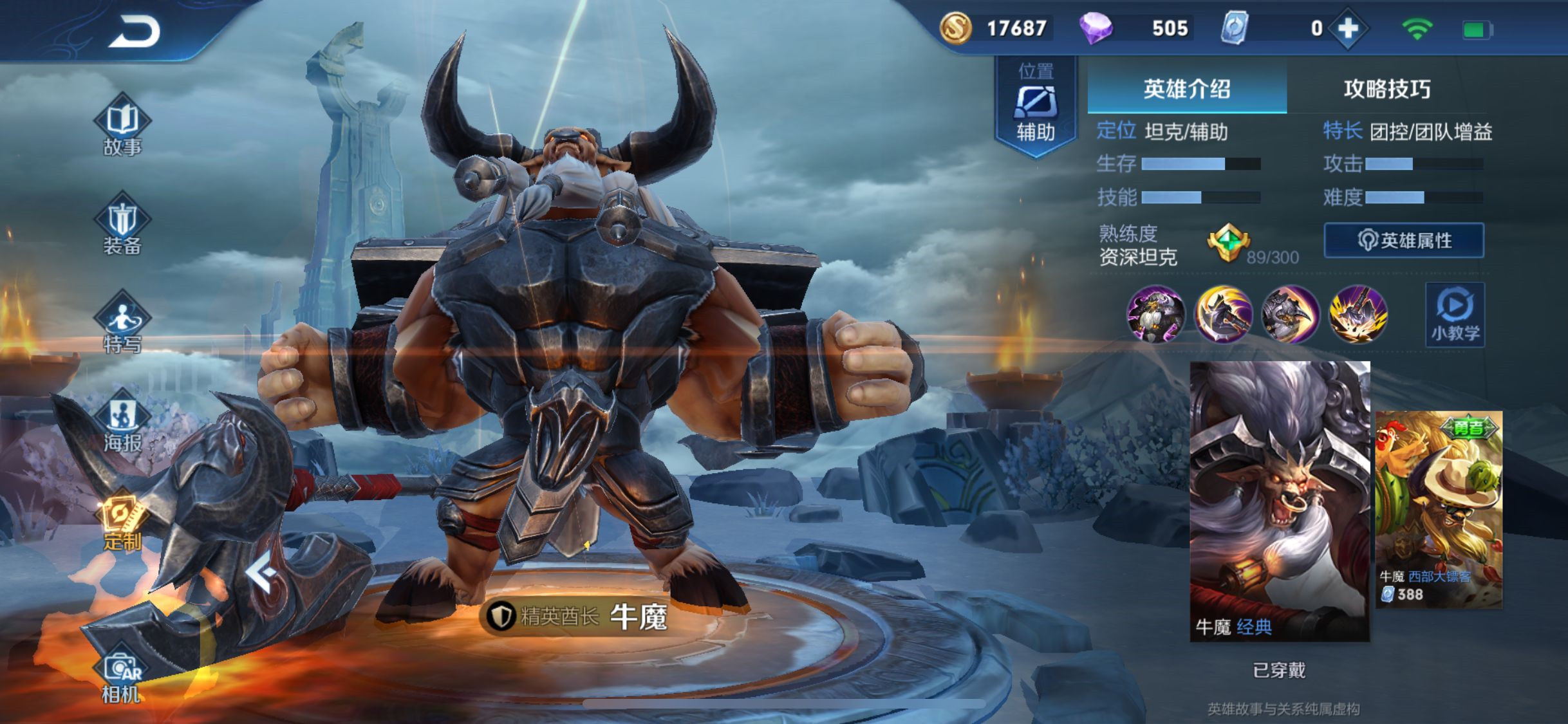Open the 英雄属性 hero attributes

tap(1404, 241)
